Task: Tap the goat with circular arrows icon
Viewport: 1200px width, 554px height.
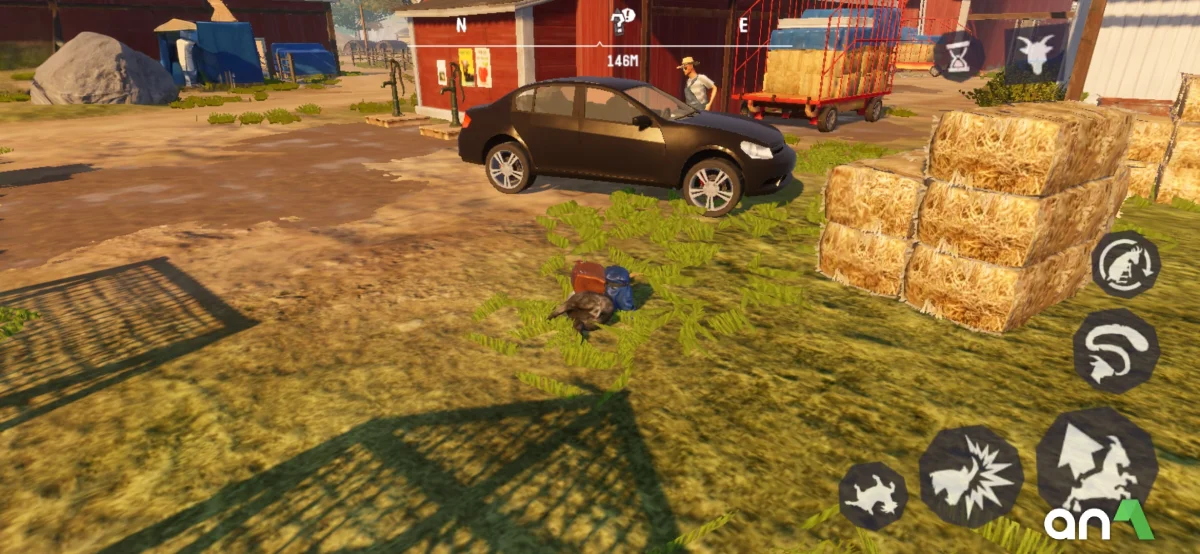Action: [1125, 265]
